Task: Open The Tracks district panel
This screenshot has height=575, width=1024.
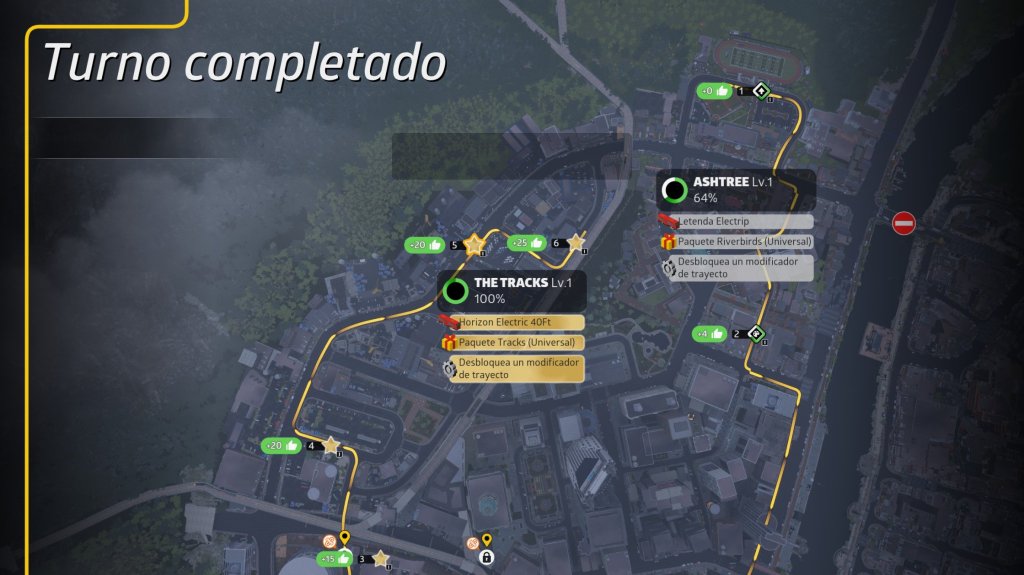Action: coord(510,290)
